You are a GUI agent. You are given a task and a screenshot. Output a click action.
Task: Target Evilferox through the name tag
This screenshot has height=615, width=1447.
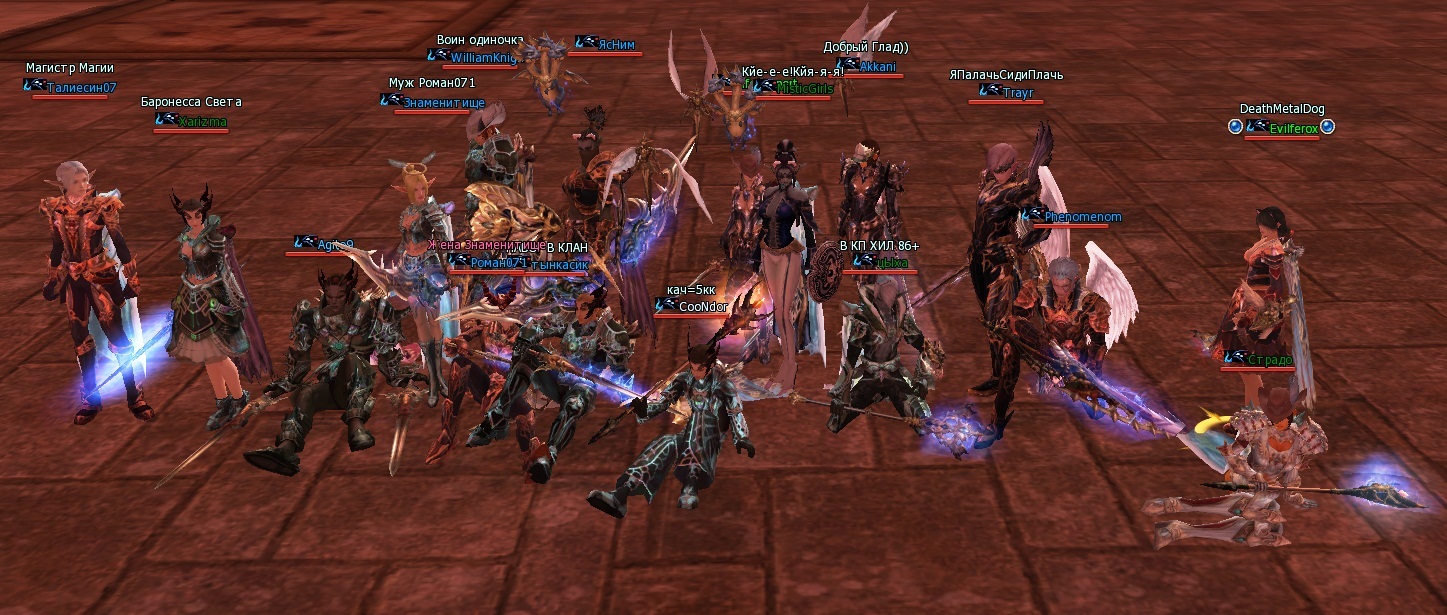click(x=1293, y=128)
